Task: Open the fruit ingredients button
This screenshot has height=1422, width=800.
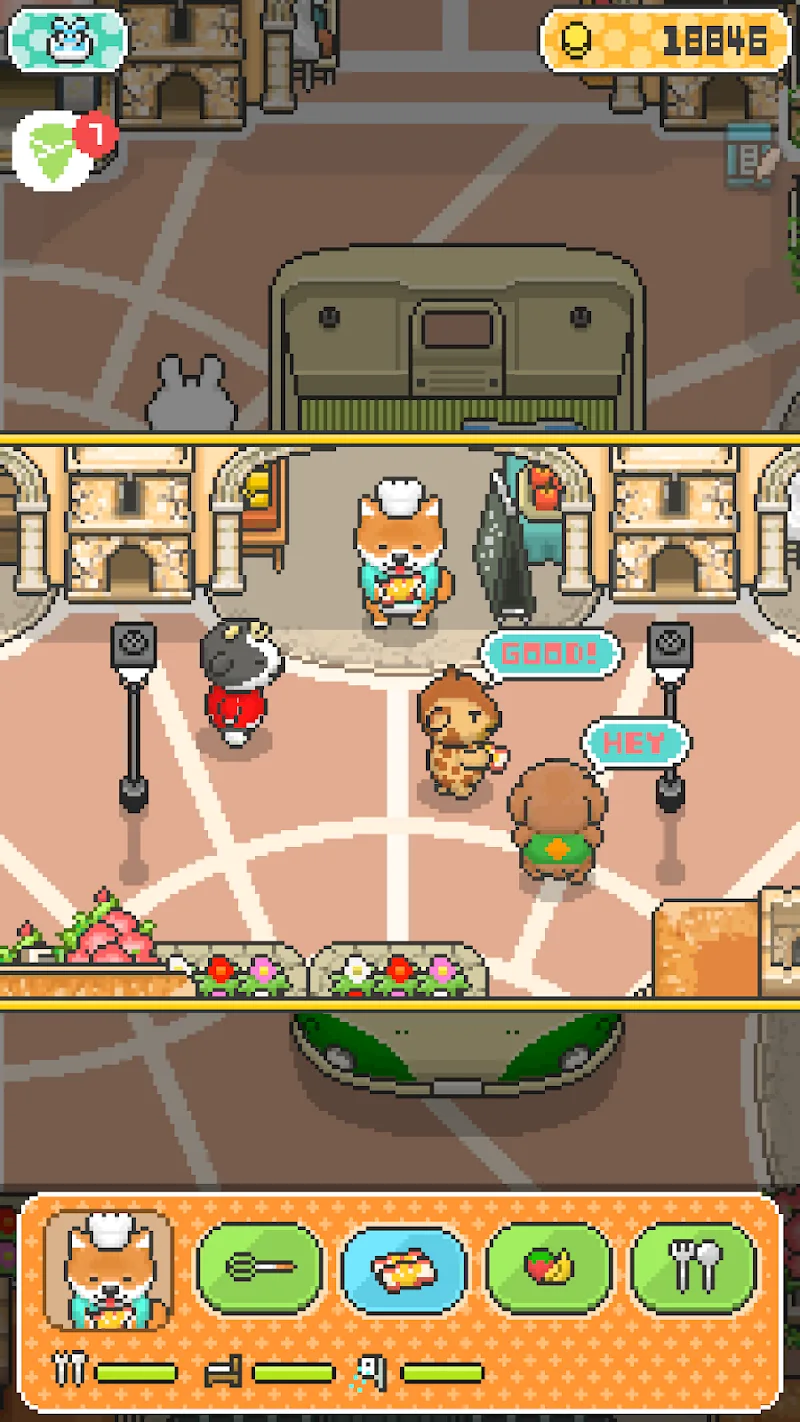Action: click(549, 1269)
